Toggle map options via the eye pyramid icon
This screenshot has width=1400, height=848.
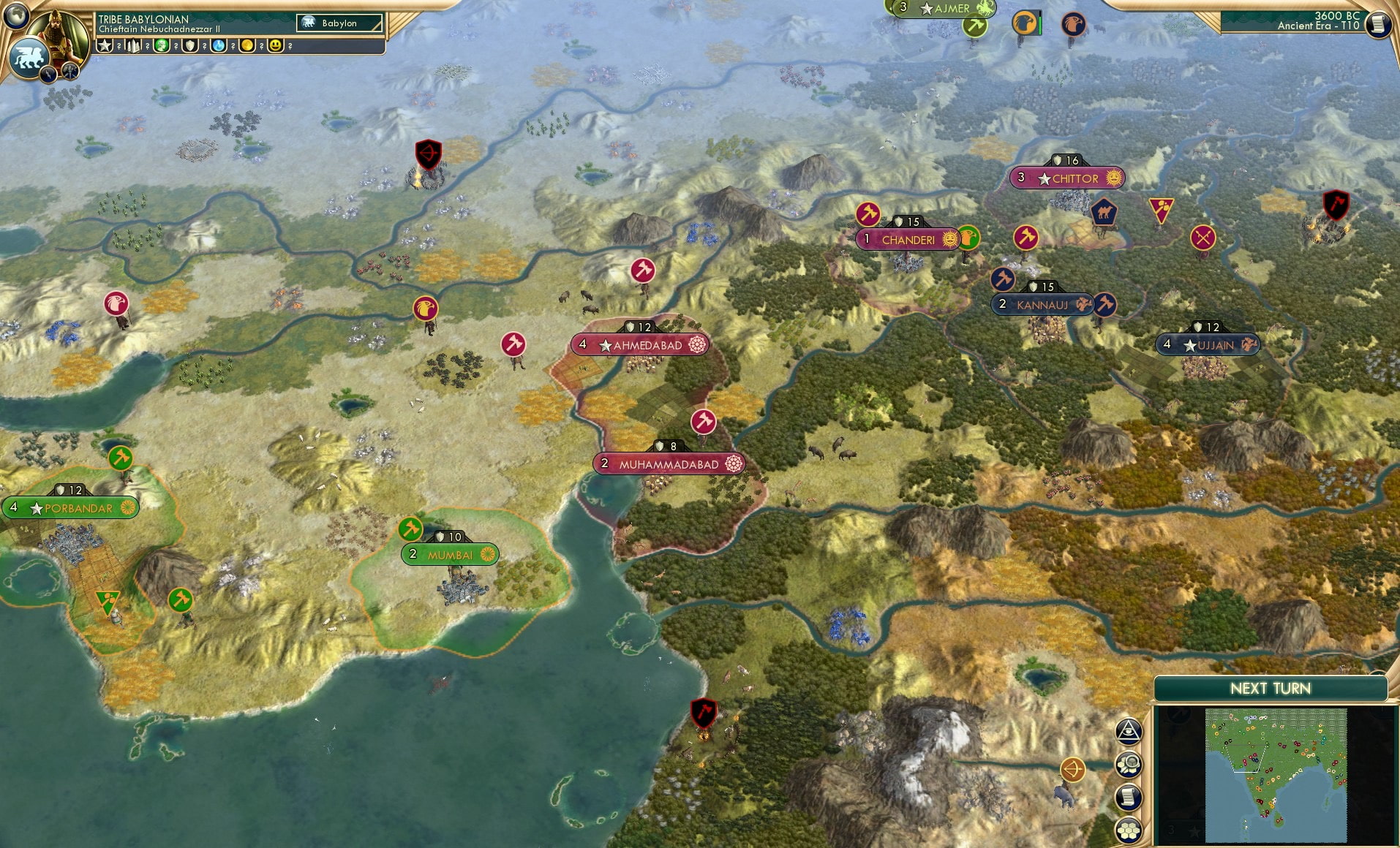[1129, 731]
